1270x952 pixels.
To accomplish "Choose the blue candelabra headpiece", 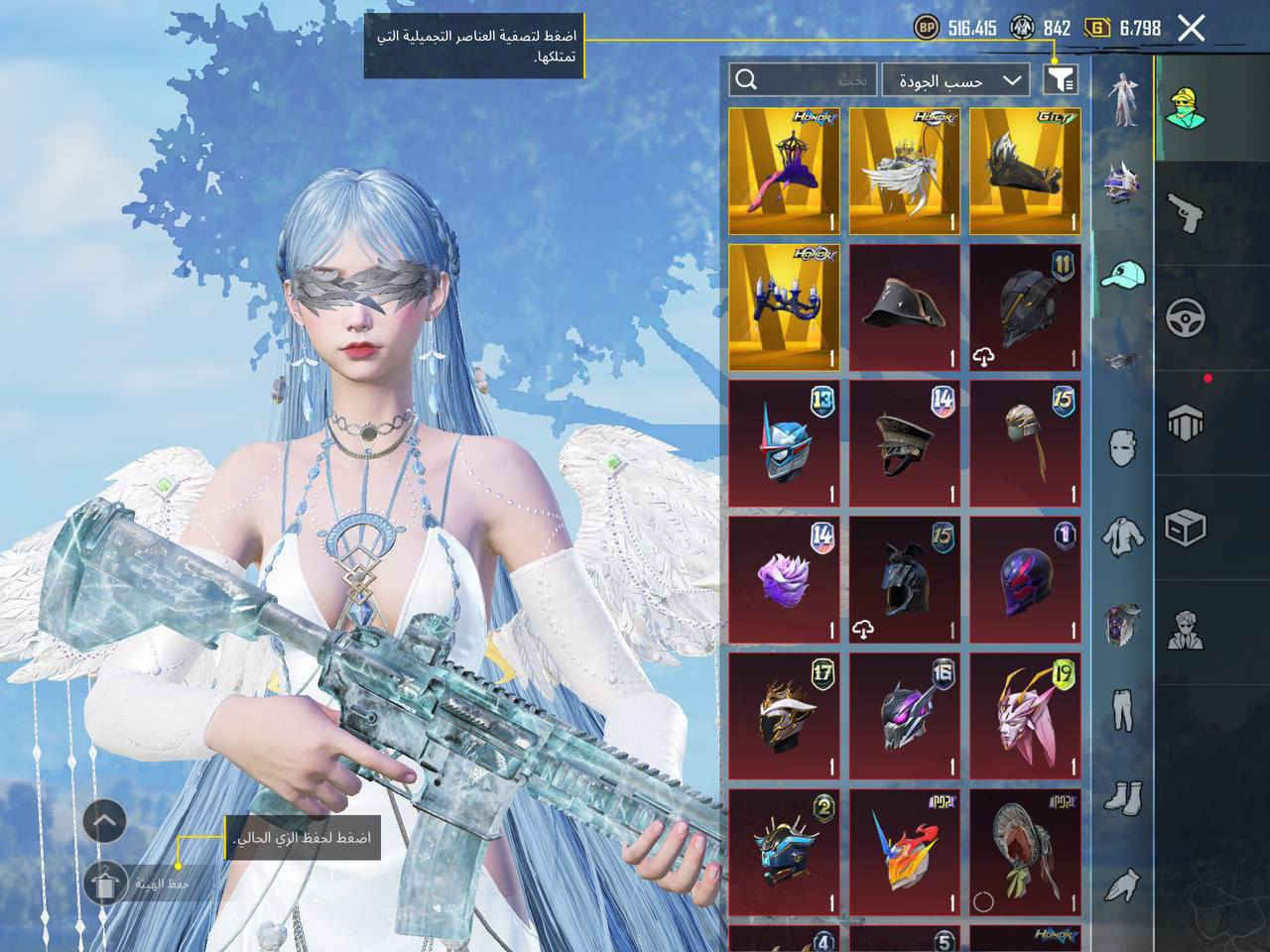I will tap(784, 307).
